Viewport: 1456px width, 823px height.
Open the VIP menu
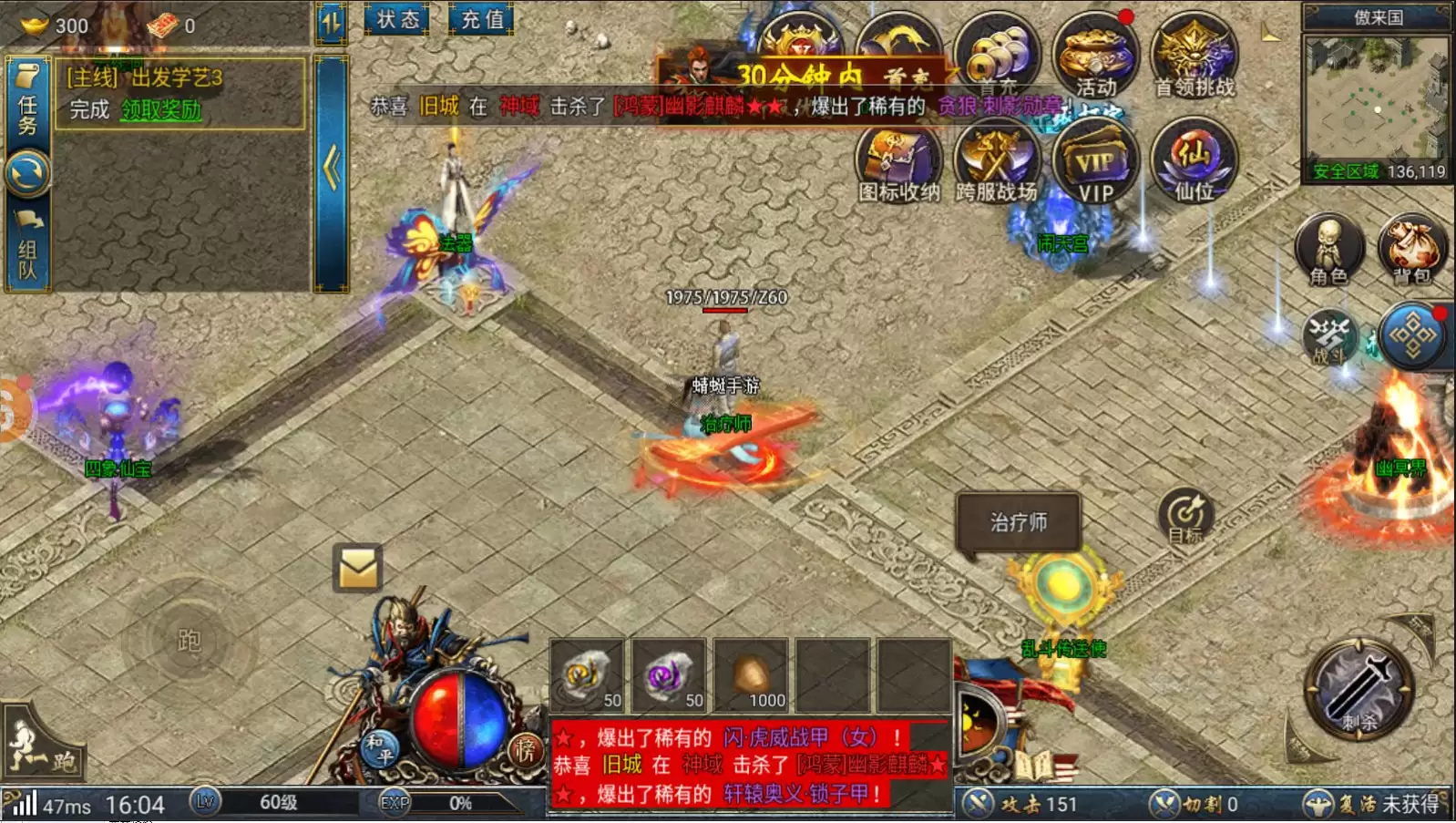1094,164
